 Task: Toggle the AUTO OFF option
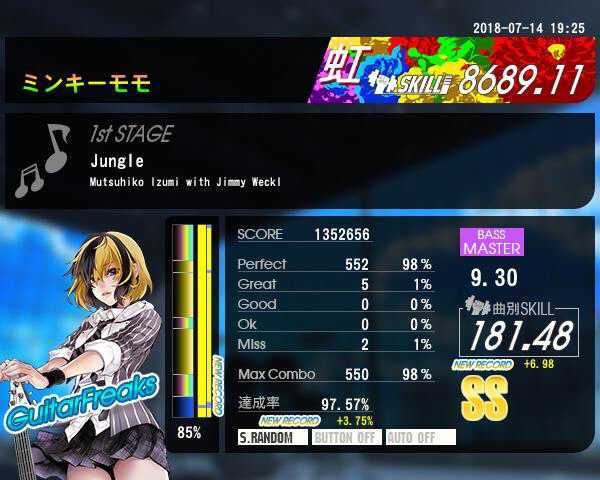[x=420, y=437]
